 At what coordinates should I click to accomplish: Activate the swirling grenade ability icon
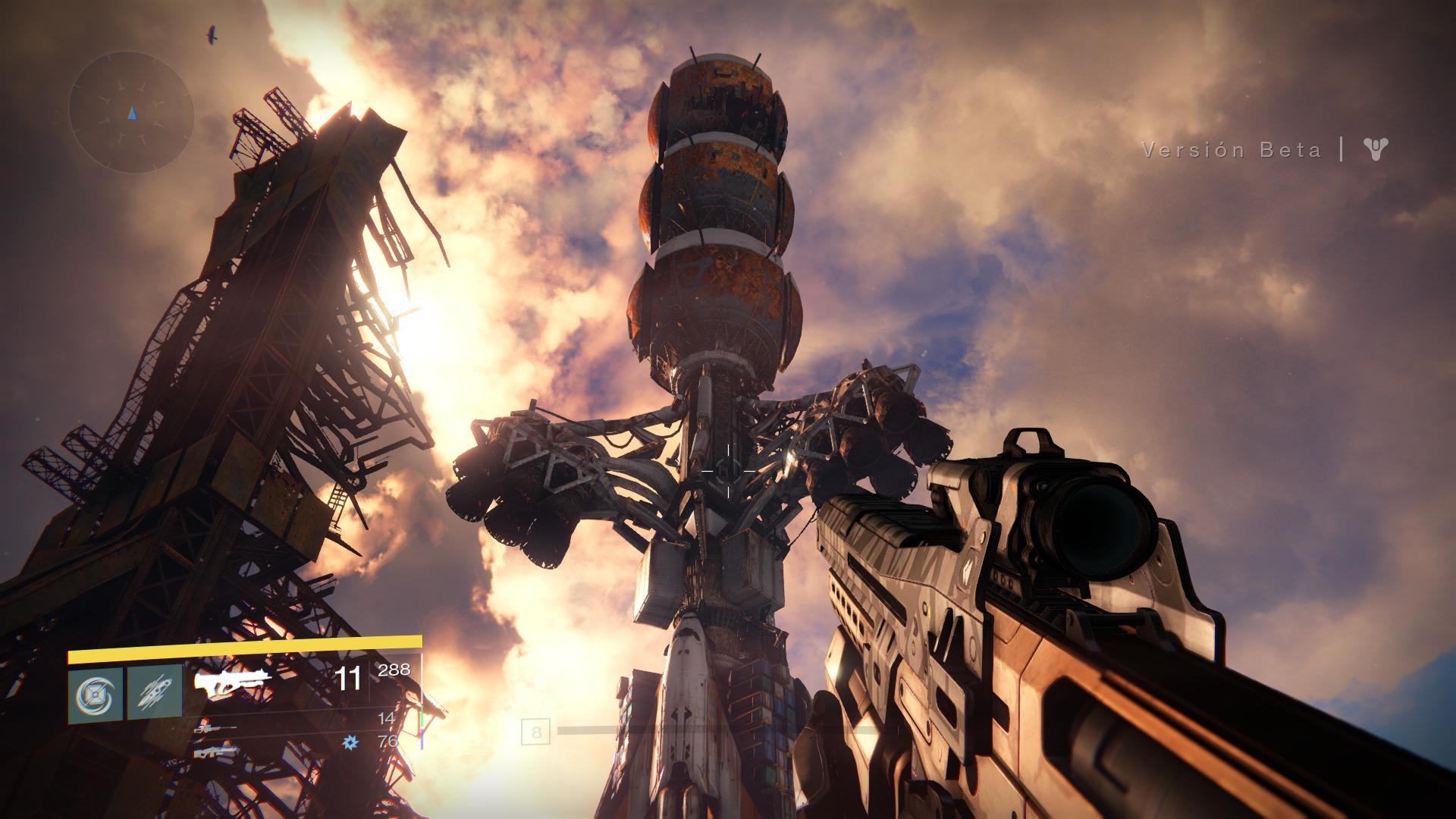coord(96,692)
